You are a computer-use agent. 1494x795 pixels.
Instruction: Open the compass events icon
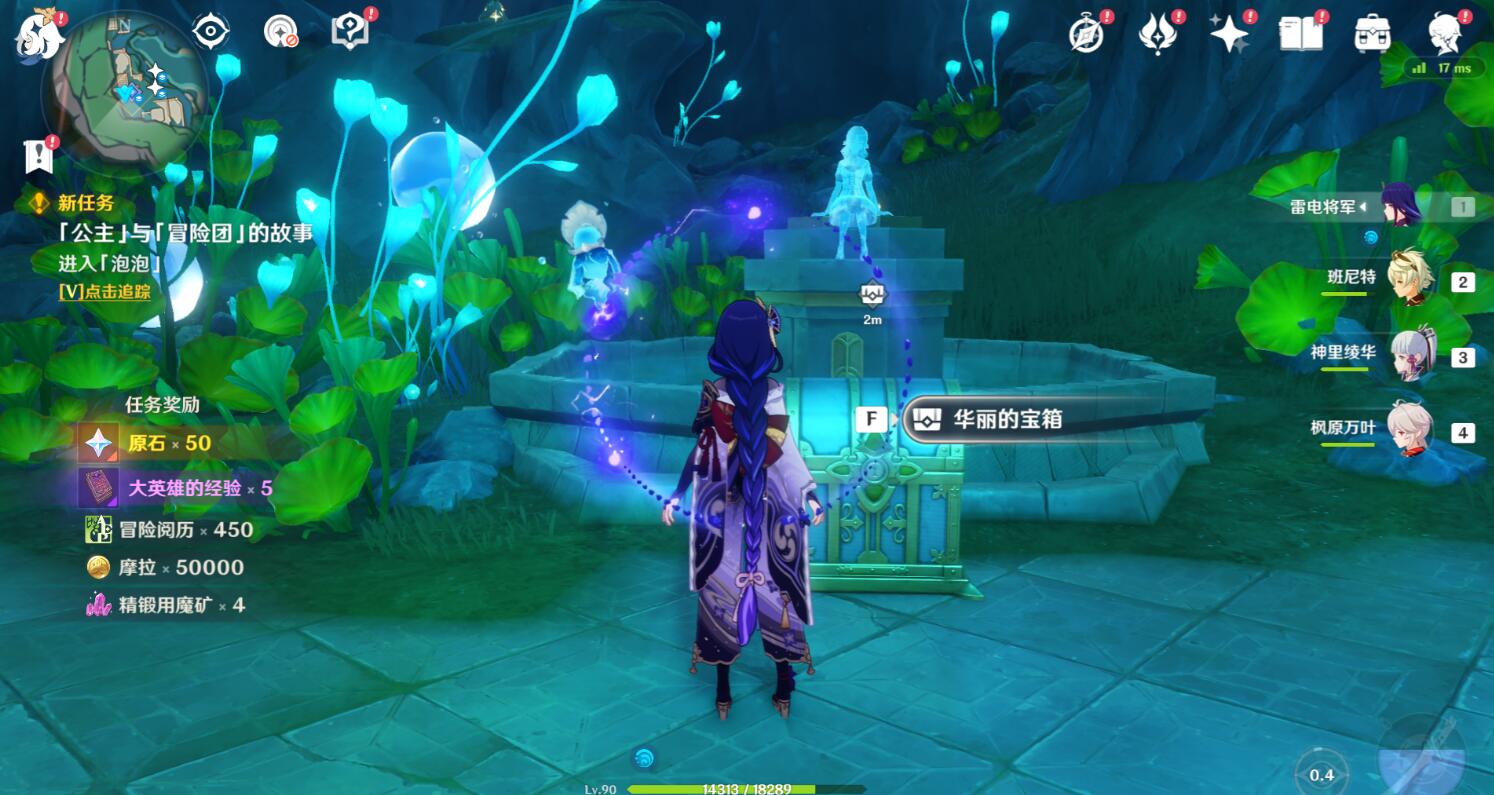[1085, 33]
